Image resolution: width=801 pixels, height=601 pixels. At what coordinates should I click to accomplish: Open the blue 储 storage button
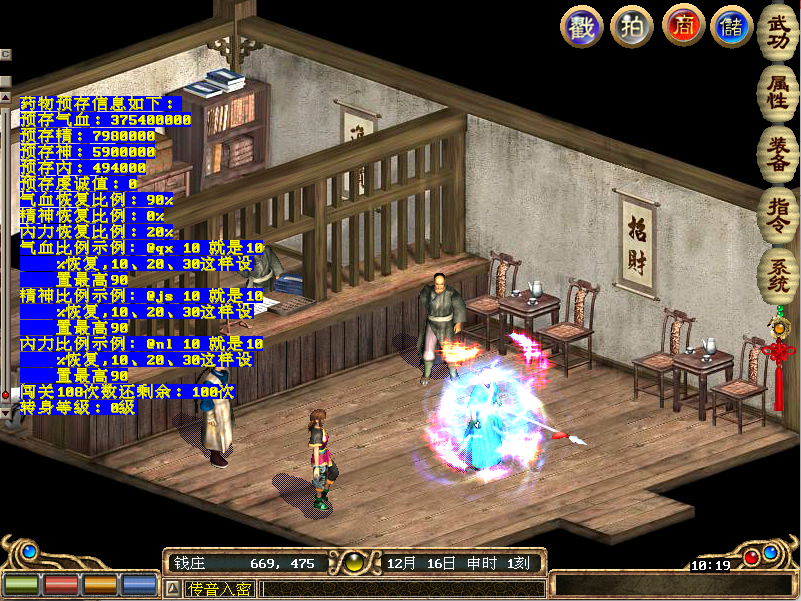(732, 26)
